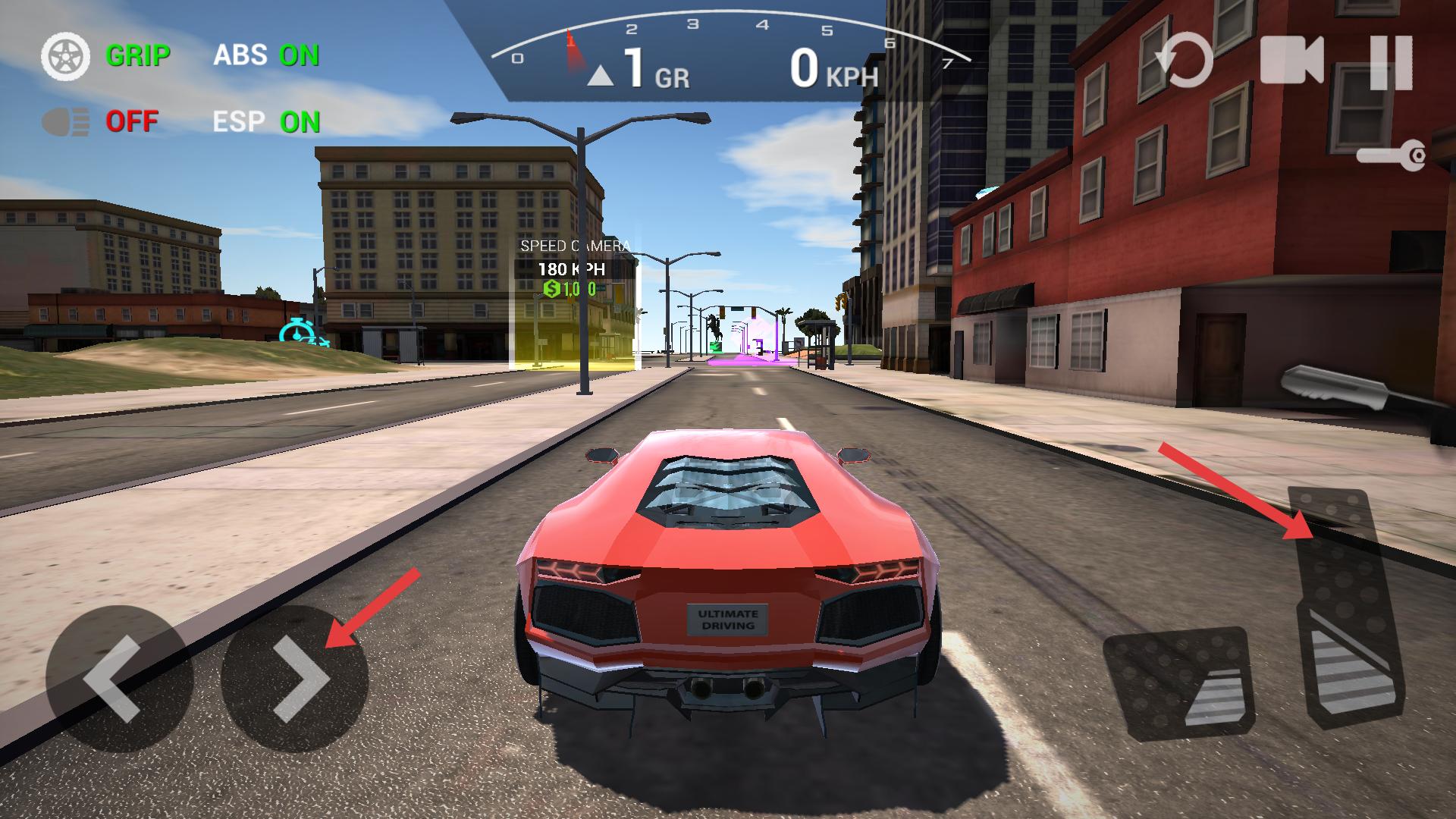Toggle the GRIP traction mode
The image size is (1456, 819).
(106, 56)
